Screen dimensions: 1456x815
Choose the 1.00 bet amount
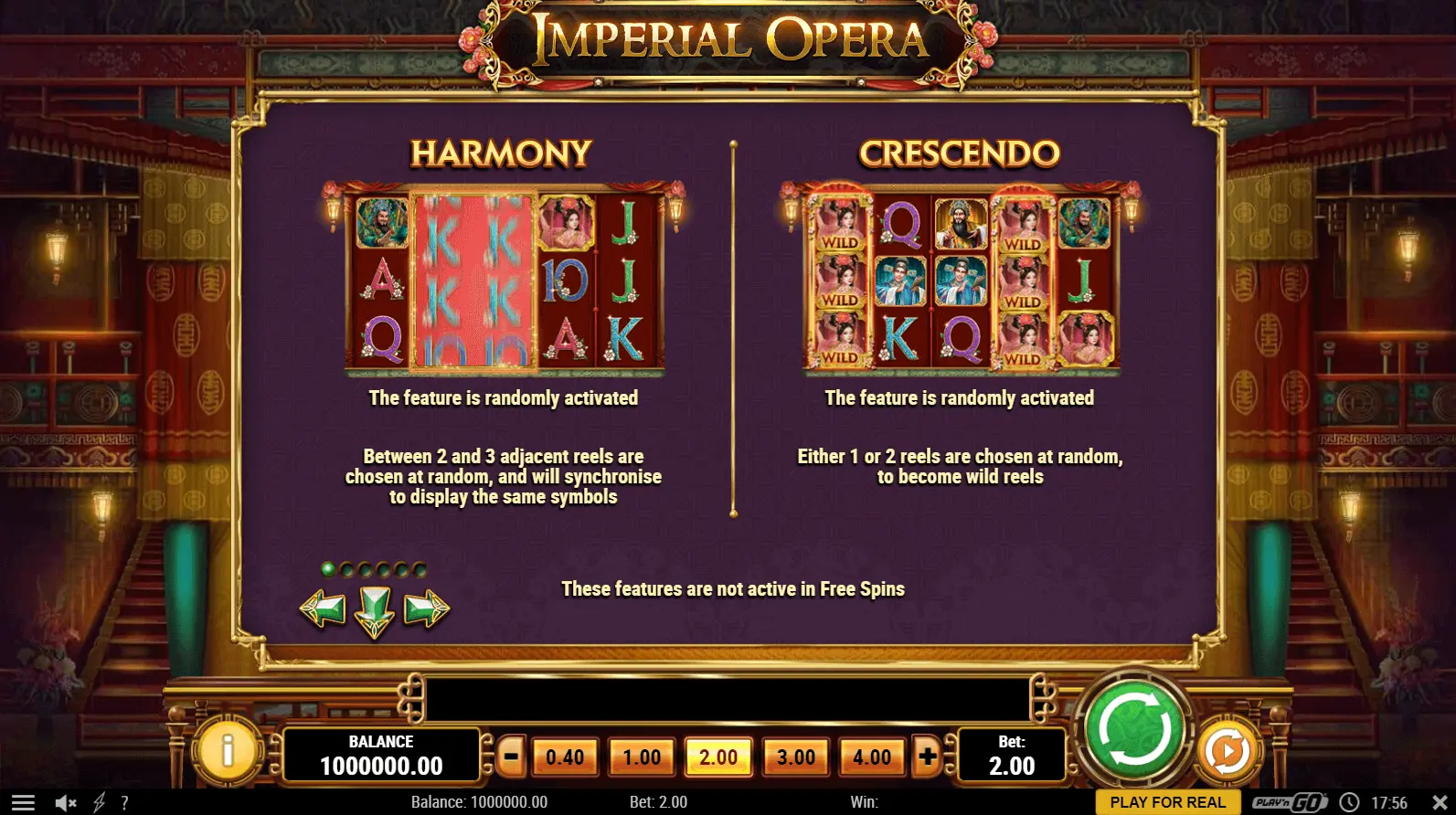click(x=642, y=757)
